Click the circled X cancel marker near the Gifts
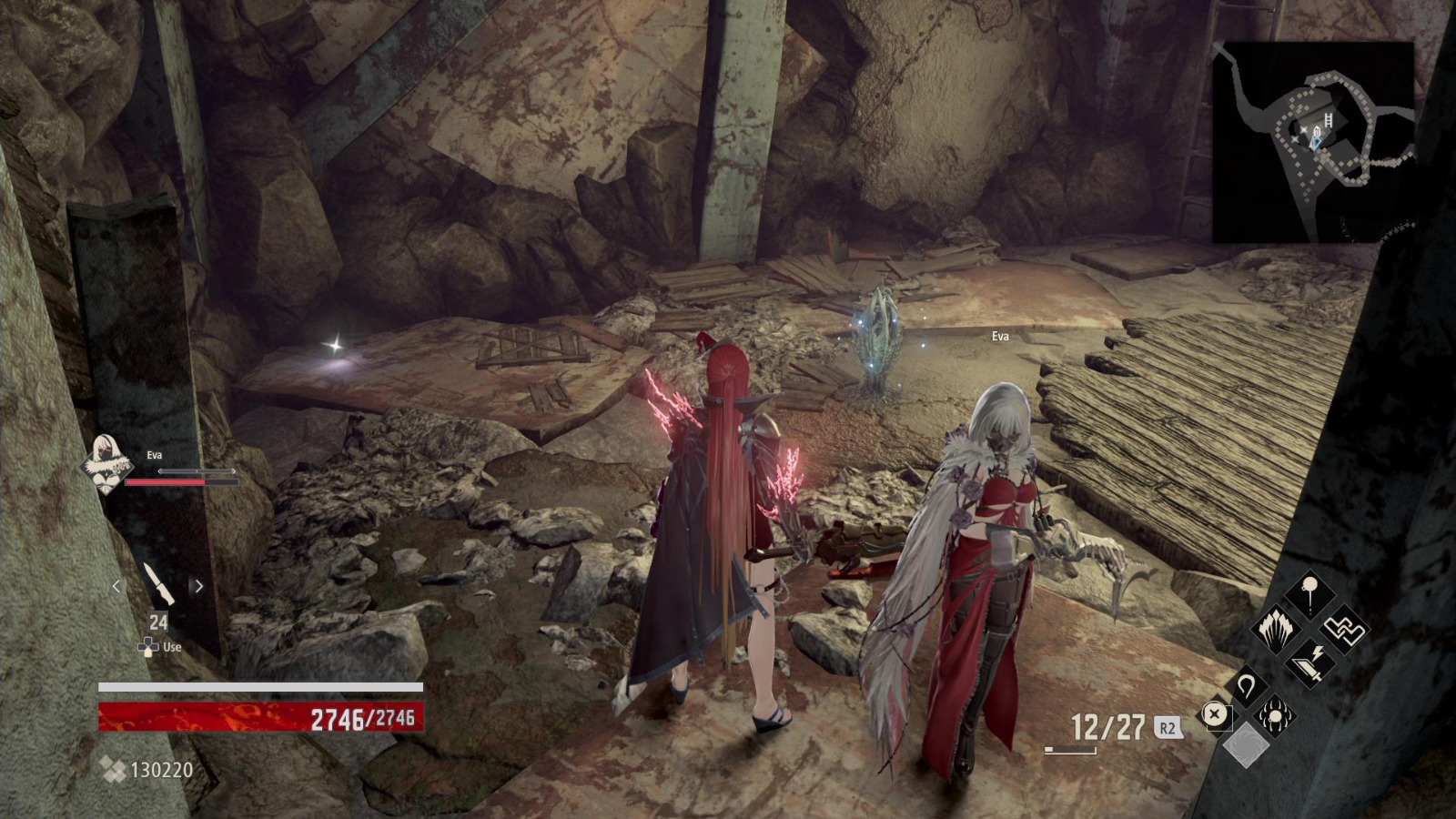The image size is (1456, 819). point(1213,713)
